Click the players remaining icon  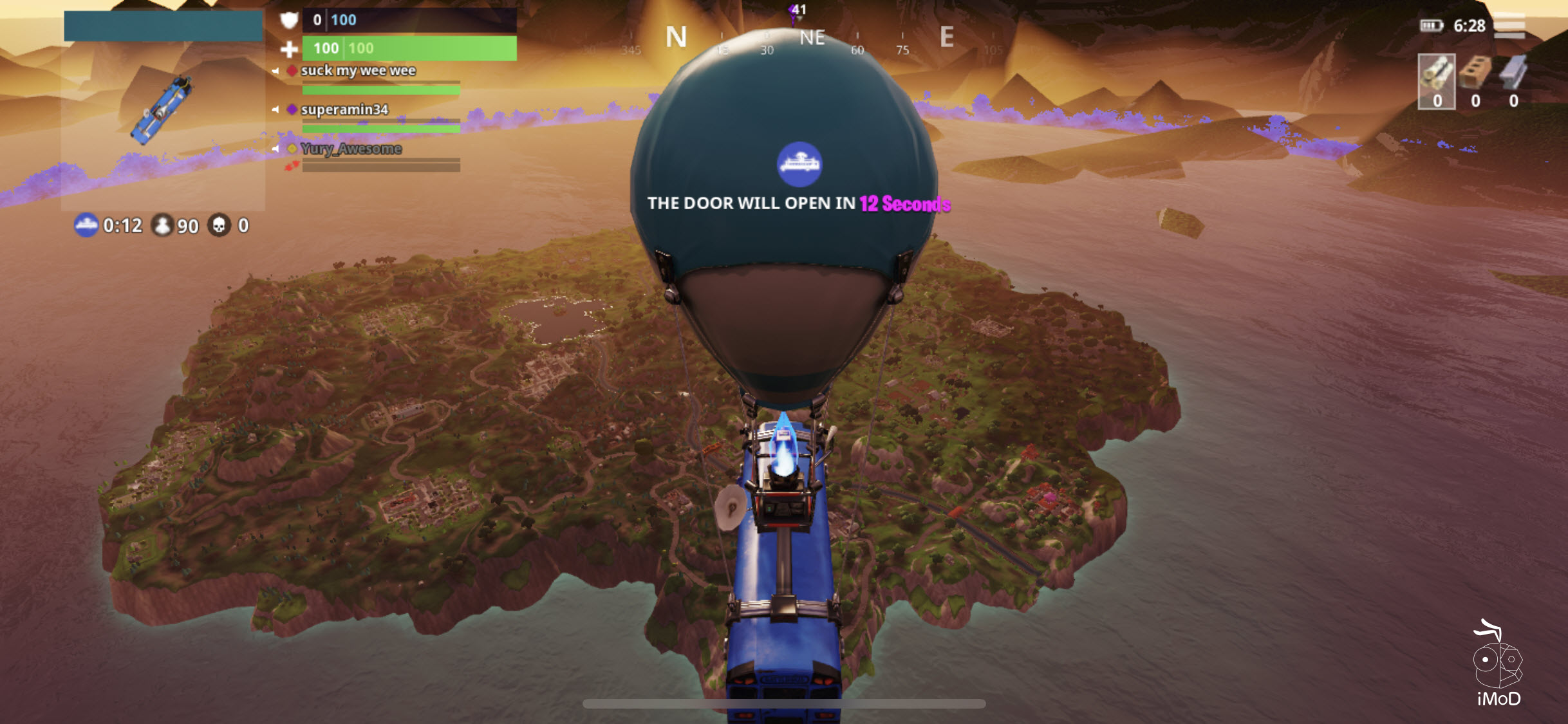point(163,226)
